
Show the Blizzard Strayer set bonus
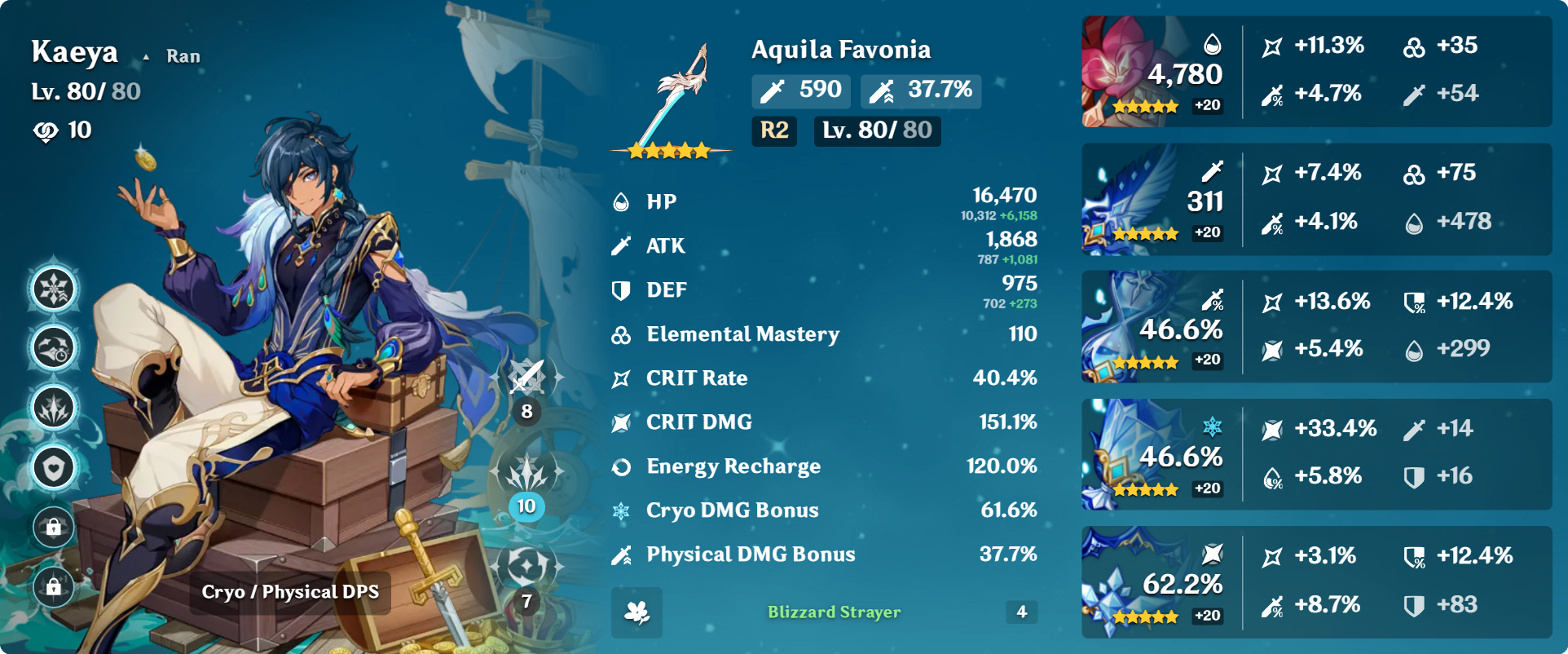[x=834, y=612]
